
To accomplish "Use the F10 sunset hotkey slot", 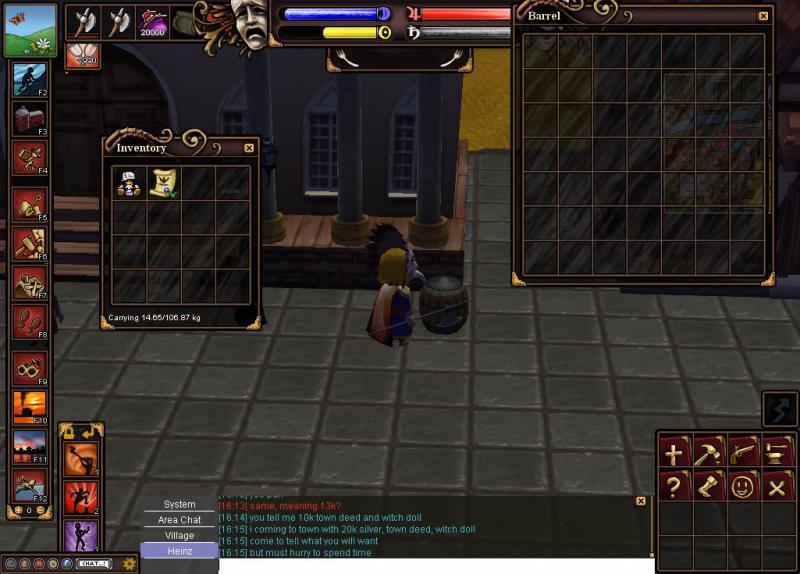I will [28, 406].
